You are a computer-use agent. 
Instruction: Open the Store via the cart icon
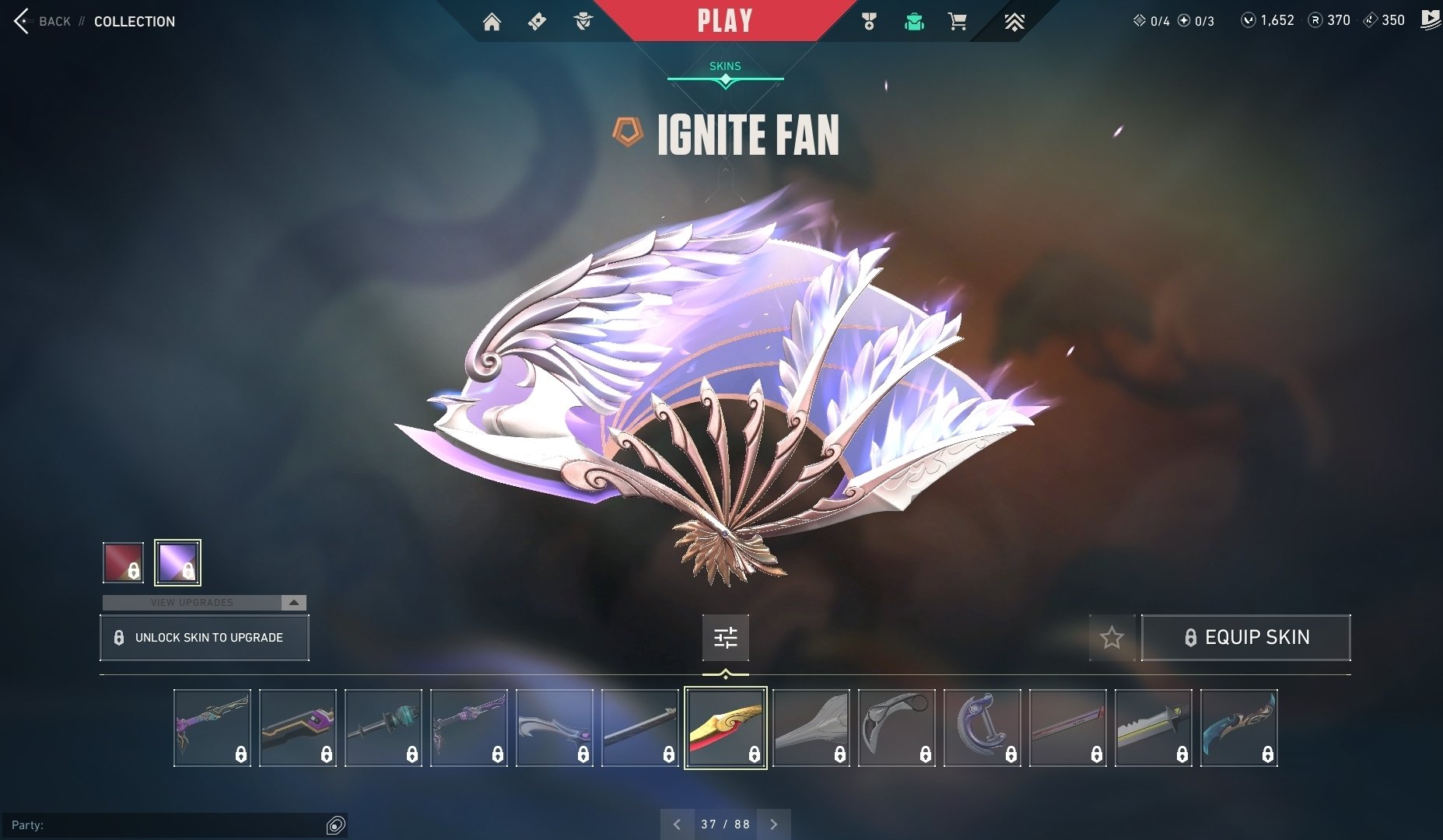coord(958,21)
